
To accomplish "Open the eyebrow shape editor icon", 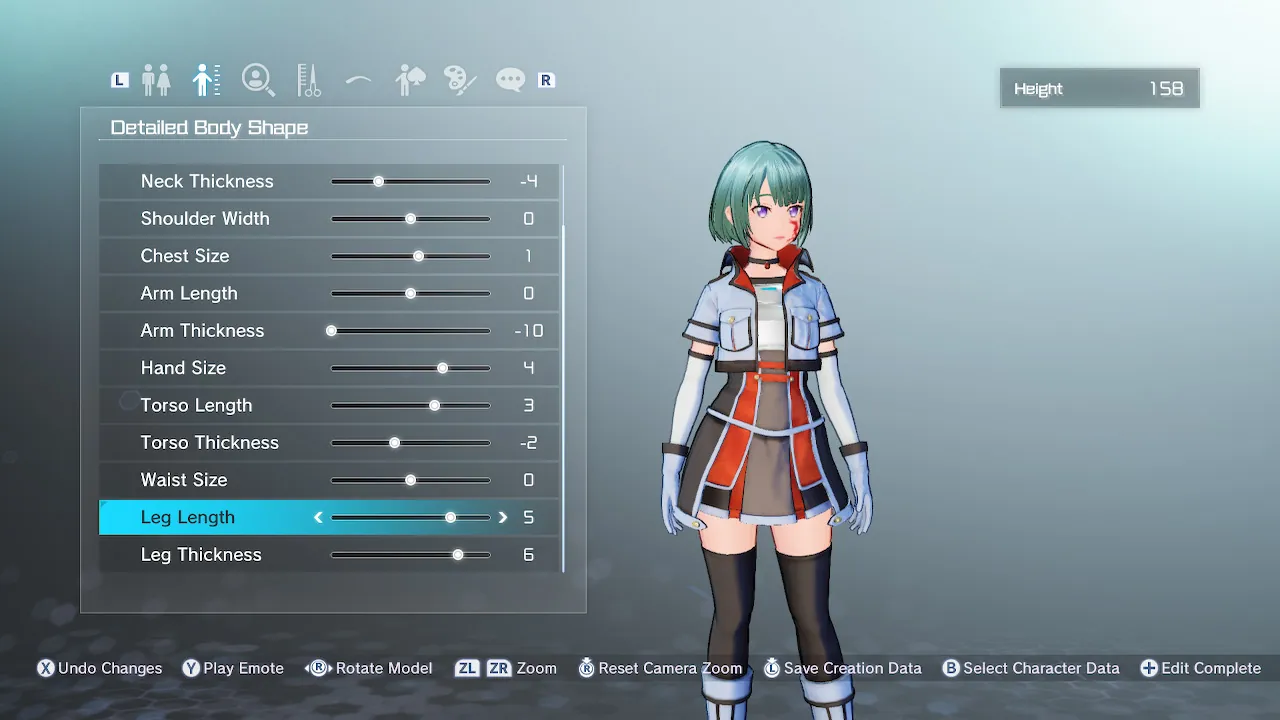I will tap(358, 79).
